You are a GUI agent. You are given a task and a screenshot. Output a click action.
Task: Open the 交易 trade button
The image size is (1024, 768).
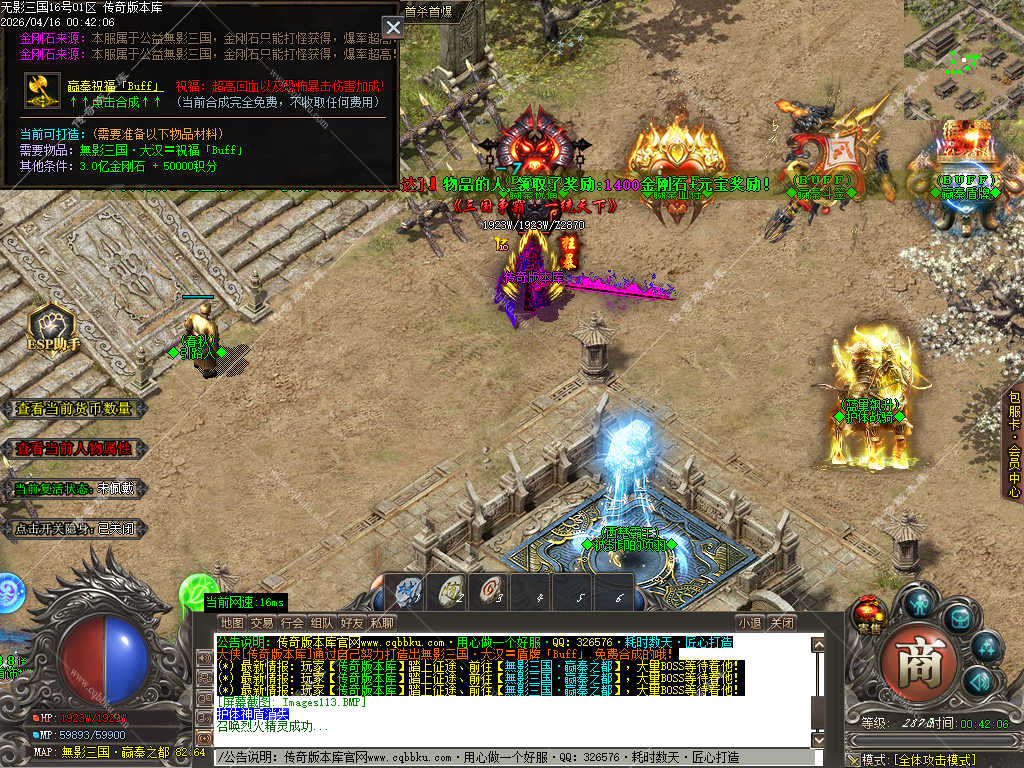[x=262, y=623]
